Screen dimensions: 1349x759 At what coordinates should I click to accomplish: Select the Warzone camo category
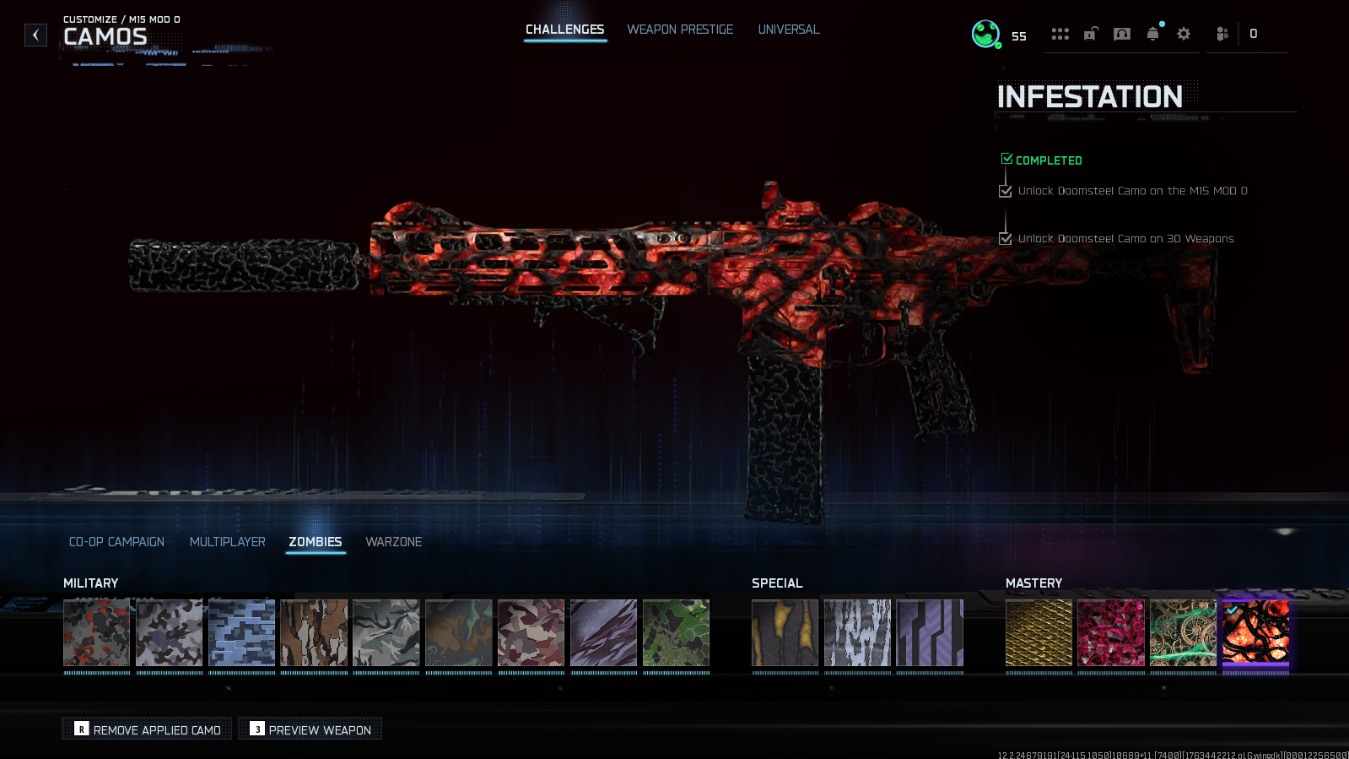(x=393, y=541)
